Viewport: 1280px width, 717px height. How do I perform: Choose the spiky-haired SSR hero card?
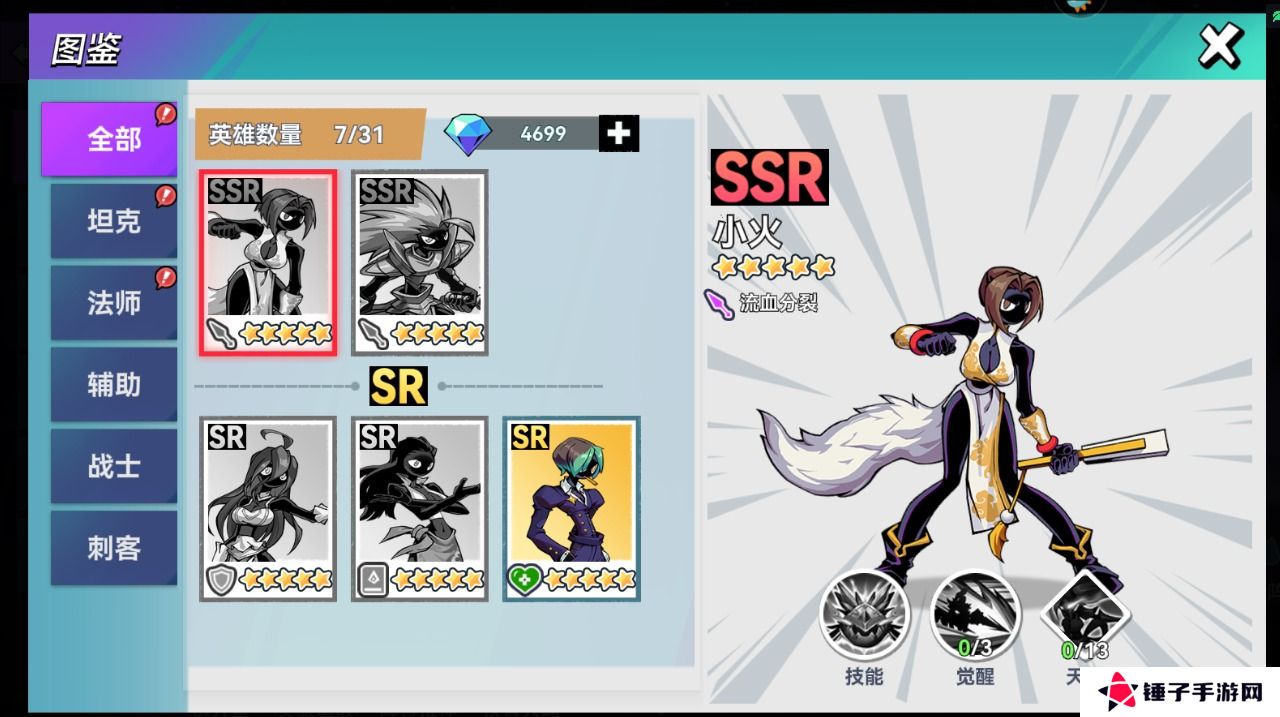[x=420, y=262]
